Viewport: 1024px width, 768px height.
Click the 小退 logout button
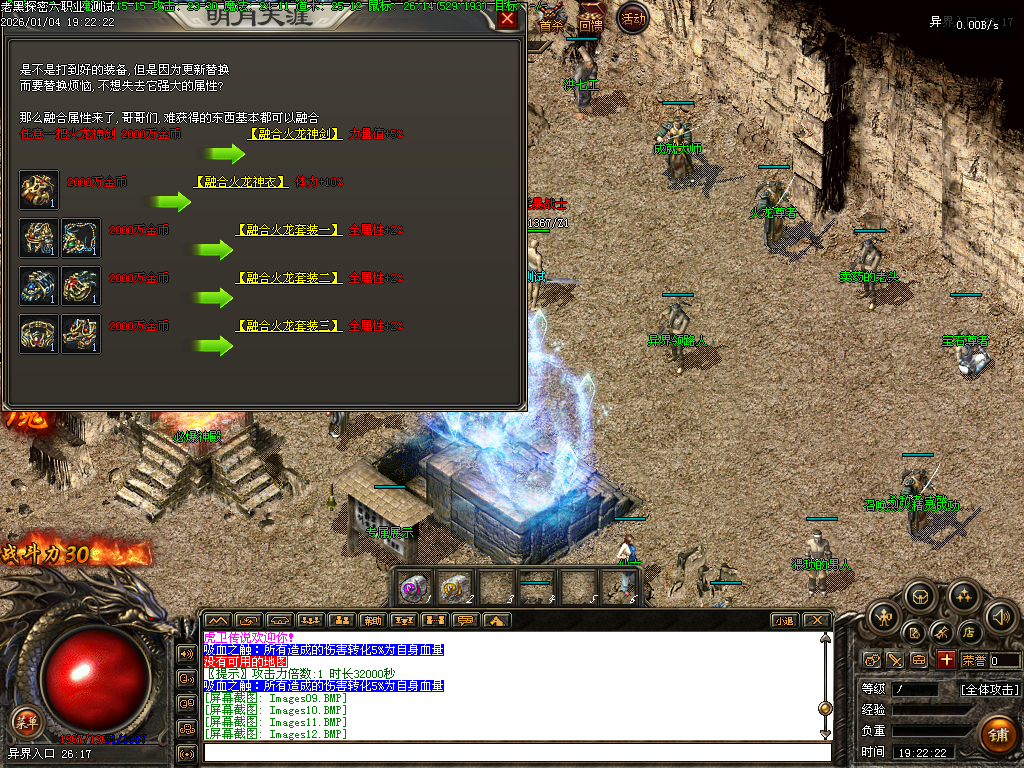coord(784,620)
